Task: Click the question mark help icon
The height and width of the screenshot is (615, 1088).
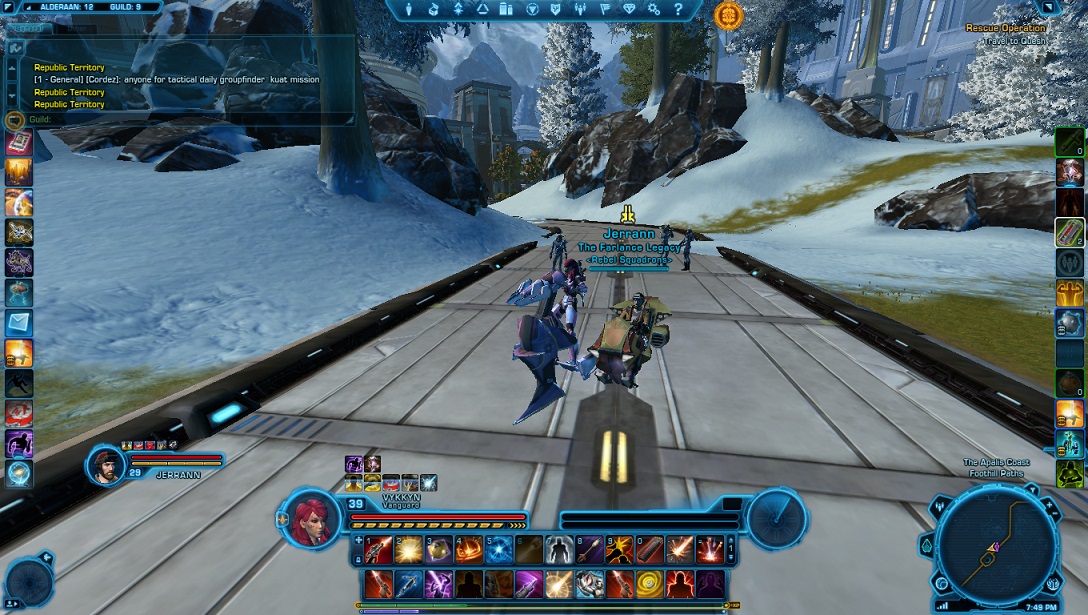Action: pos(679,9)
